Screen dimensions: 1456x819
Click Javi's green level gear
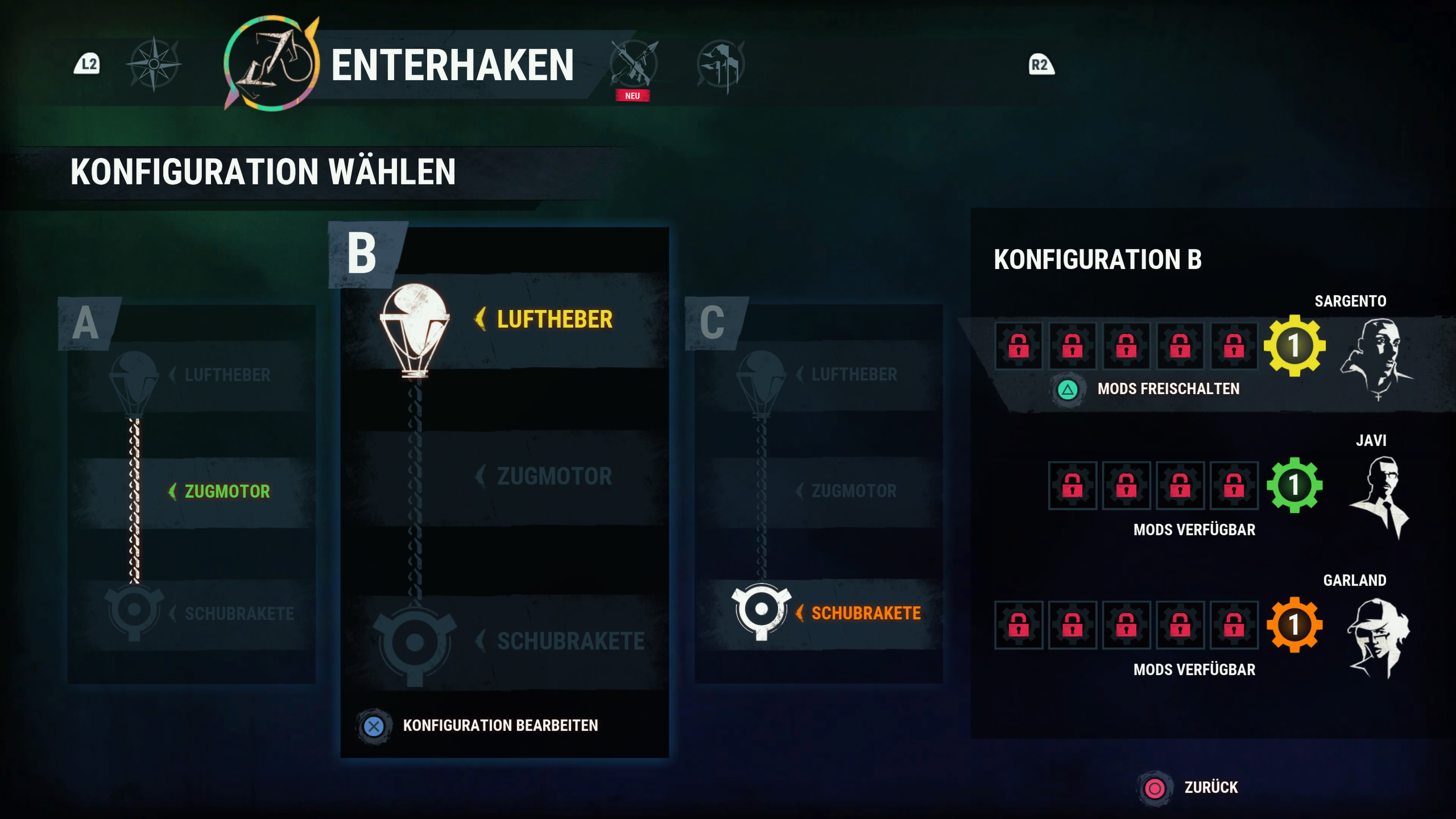(x=1294, y=485)
